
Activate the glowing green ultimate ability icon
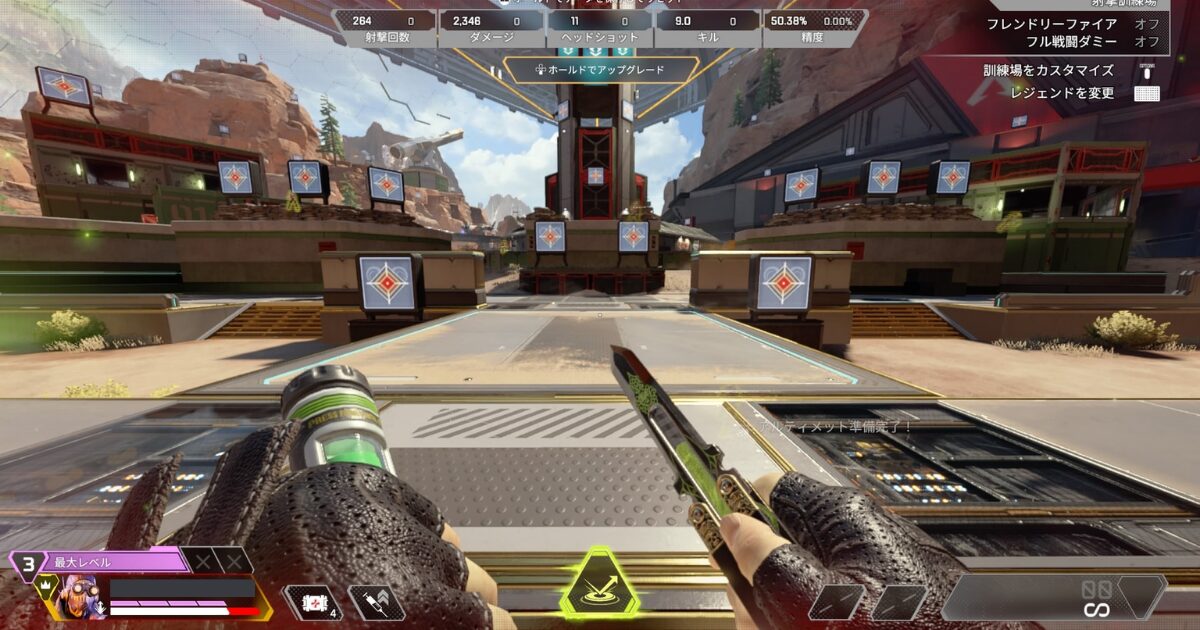[x=599, y=585]
